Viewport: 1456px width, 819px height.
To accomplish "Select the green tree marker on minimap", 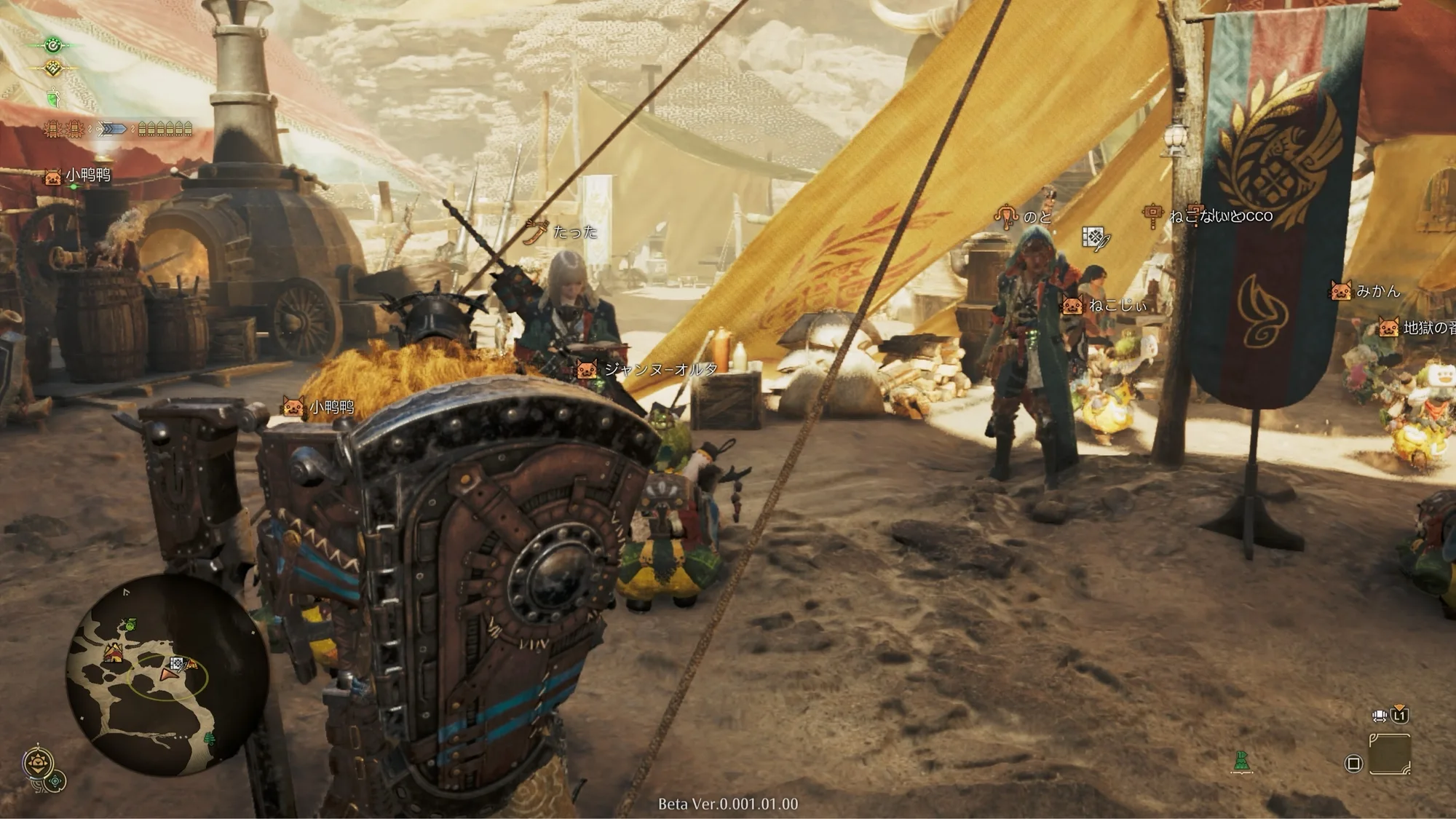I will click(210, 738).
